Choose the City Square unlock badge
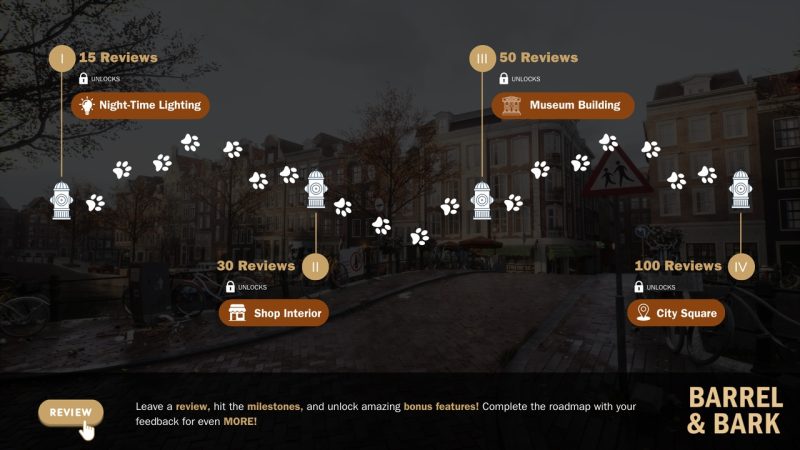 point(676,314)
